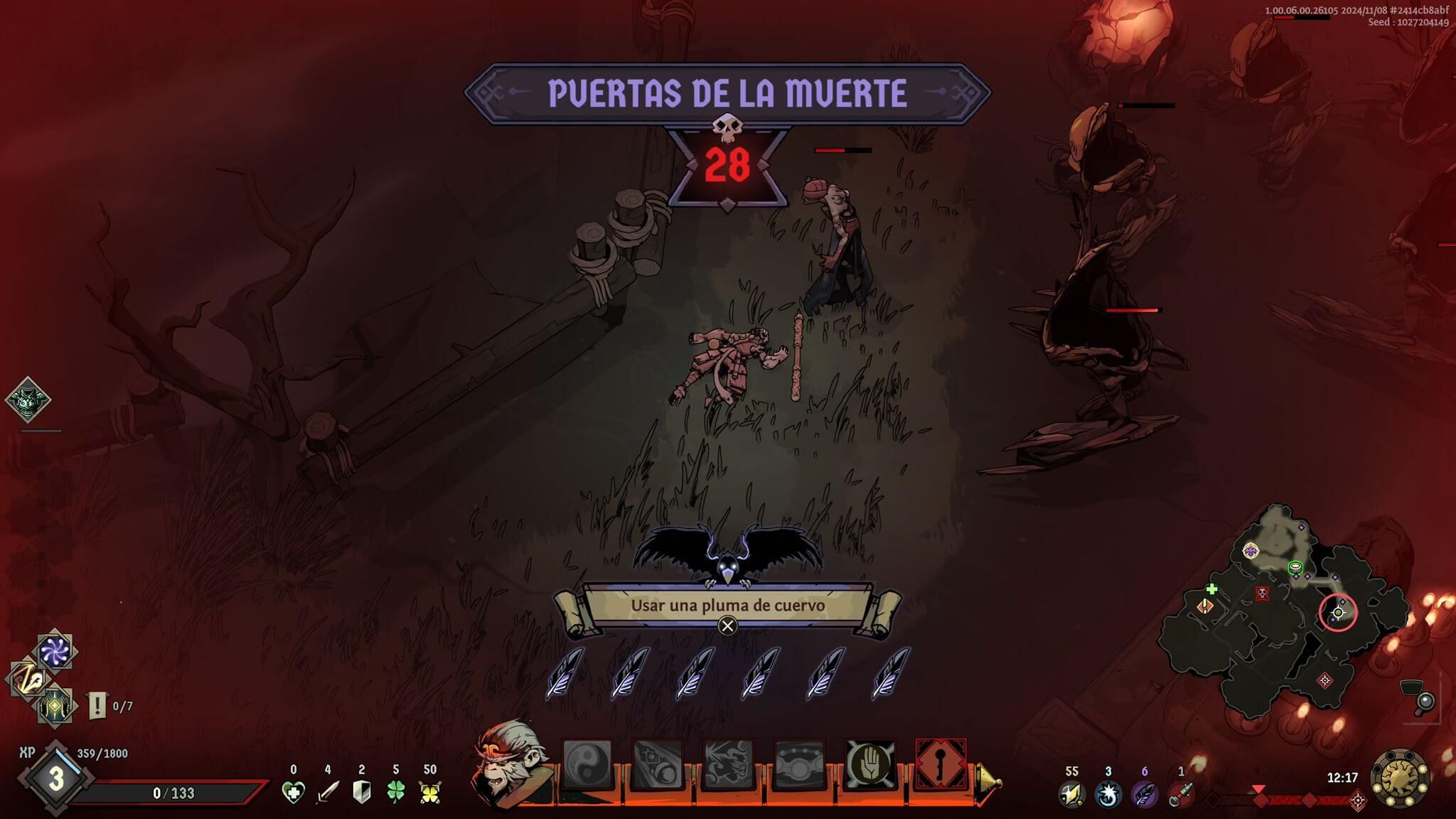The image size is (1456, 819).
Task: Click the exclamation quest scroll showing 0/7
Action: click(96, 706)
